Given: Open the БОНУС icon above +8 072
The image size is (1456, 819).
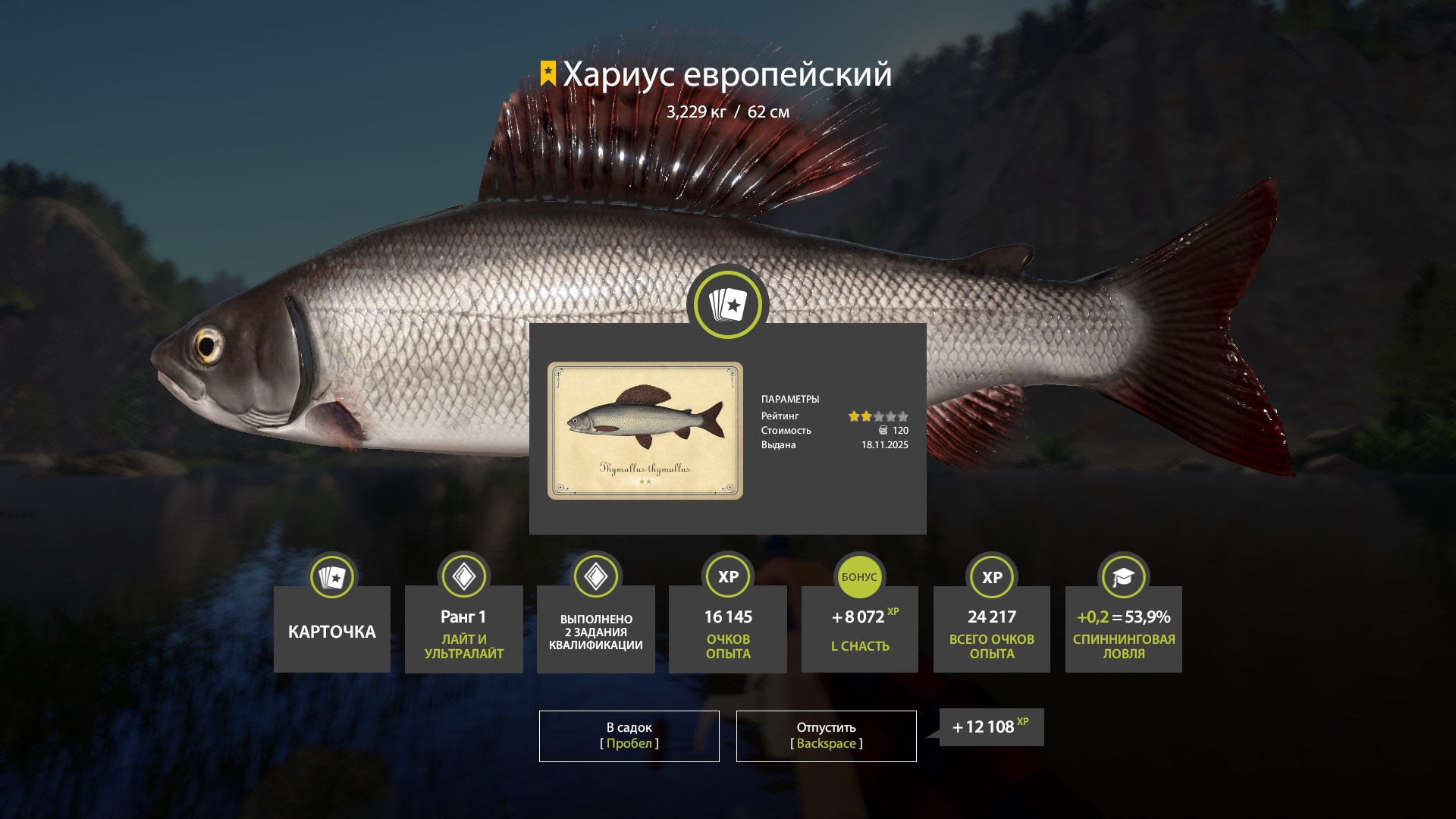Looking at the screenshot, I should pos(859,576).
